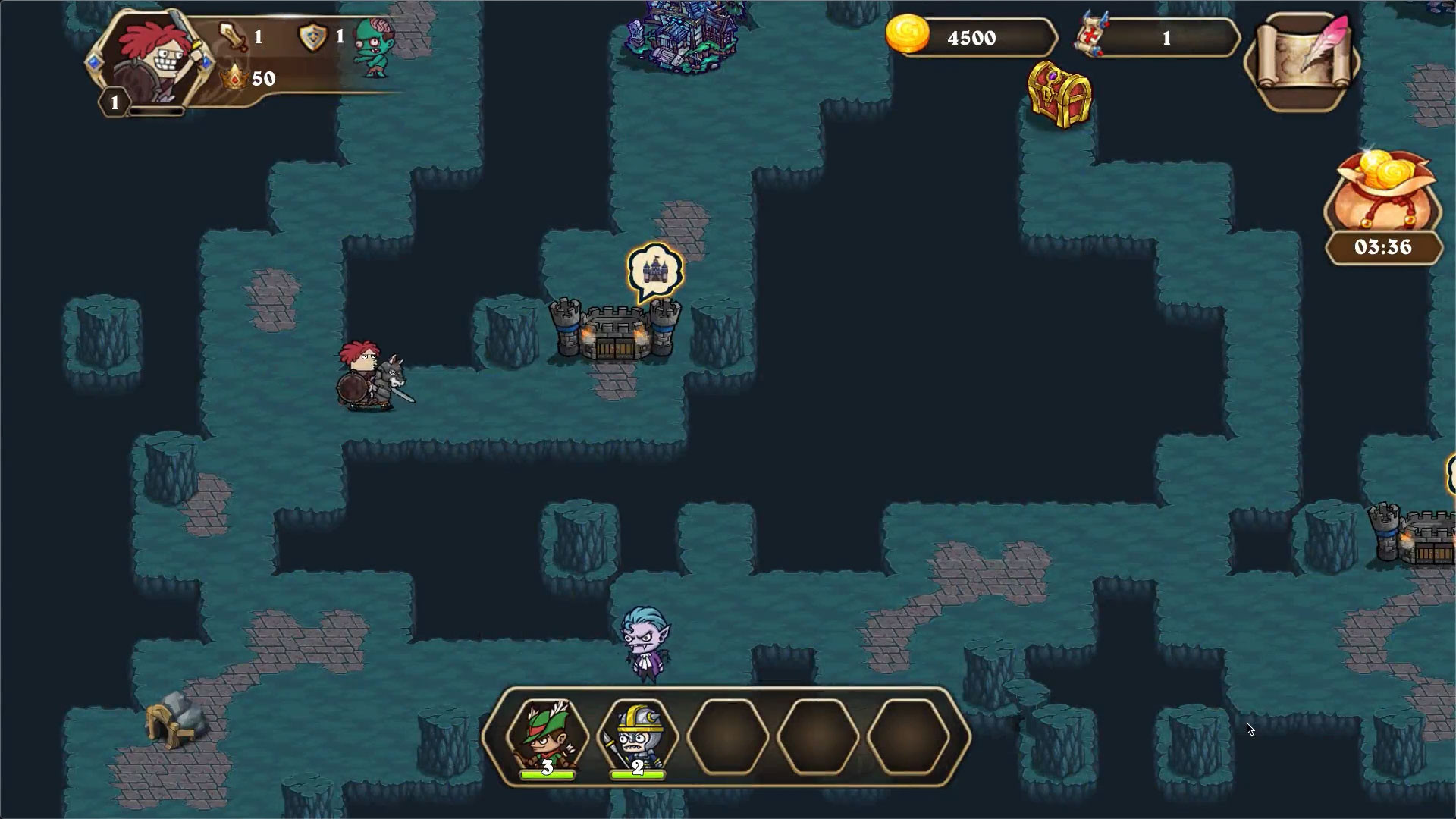Click the sword attack stat icon
Image resolution: width=1456 pixels, height=819 pixels.
click(231, 35)
